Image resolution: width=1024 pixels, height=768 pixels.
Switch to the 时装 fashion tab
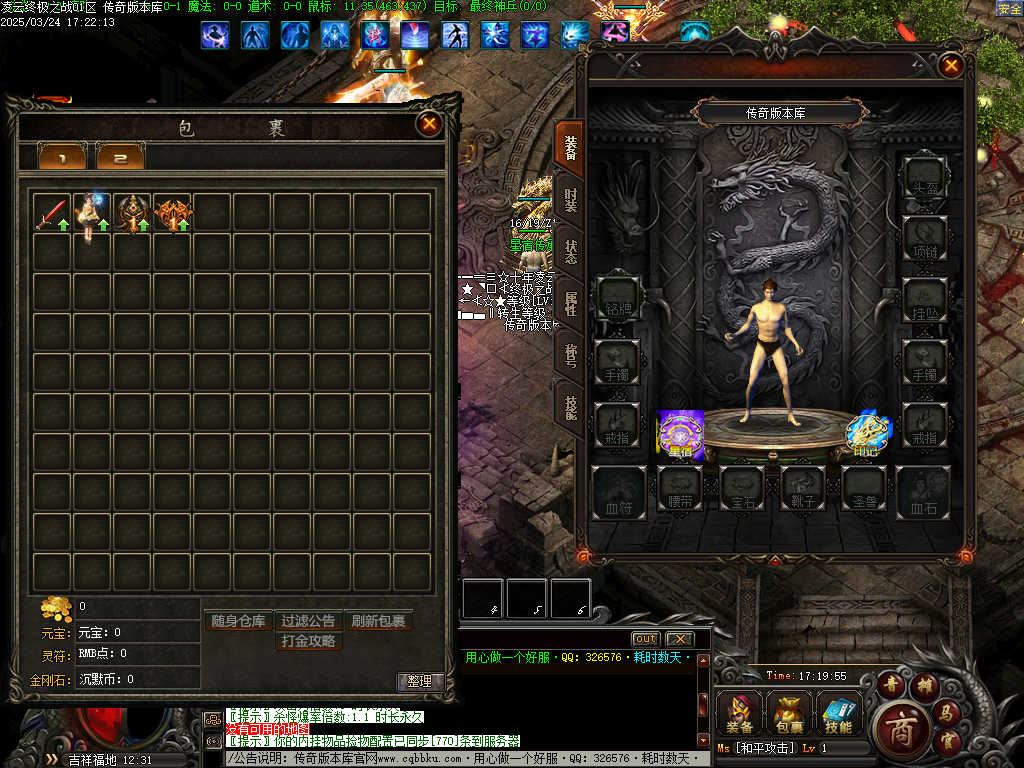coord(570,199)
